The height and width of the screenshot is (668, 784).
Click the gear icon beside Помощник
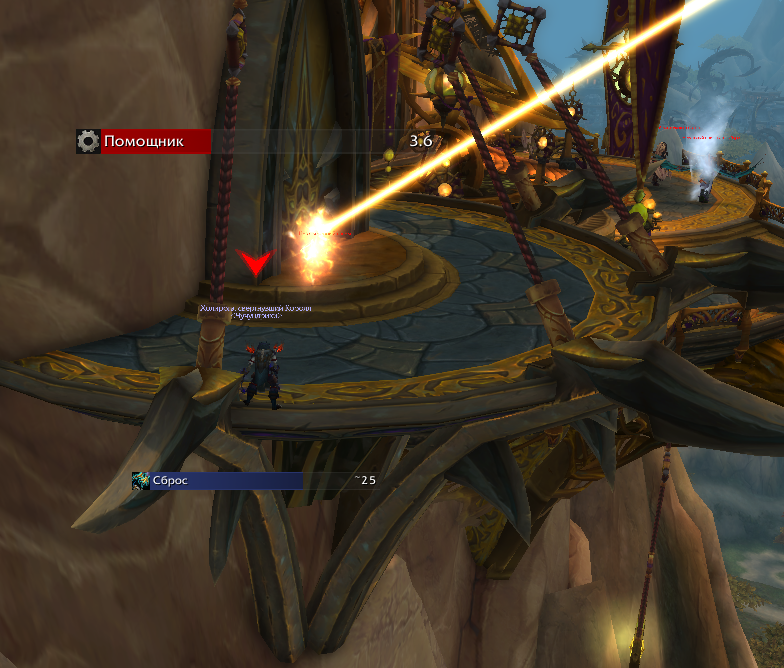(x=88, y=141)
